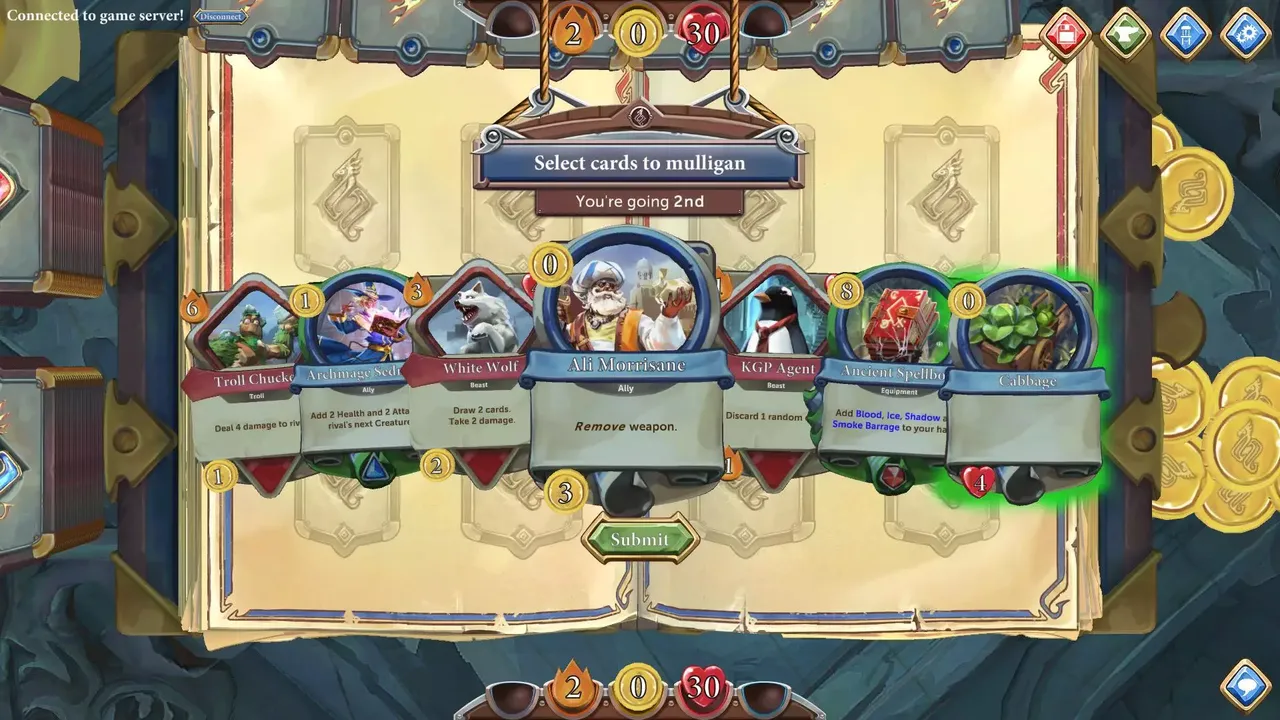Image resolution: width=1280 pixels, height=720 pixels.
Task: Click the Disconnect button
Action: coord(219,16)
